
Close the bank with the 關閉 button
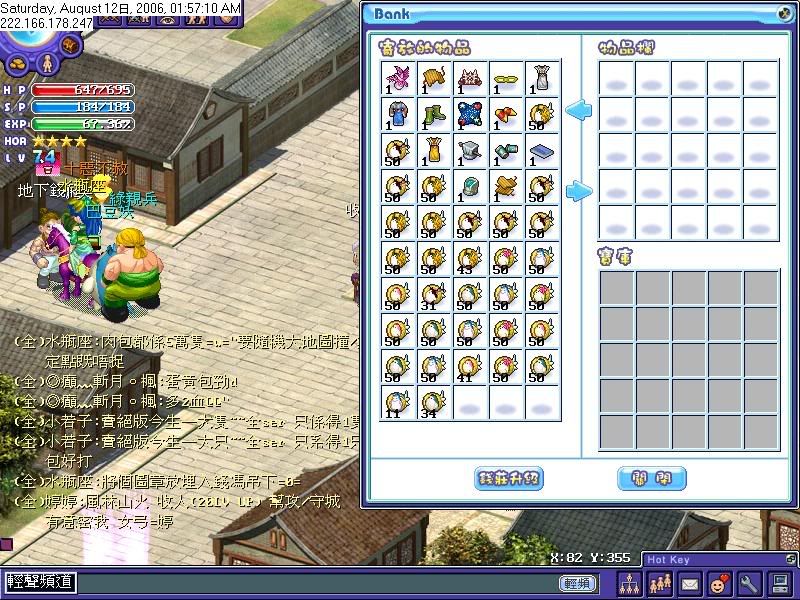(651, 478)
